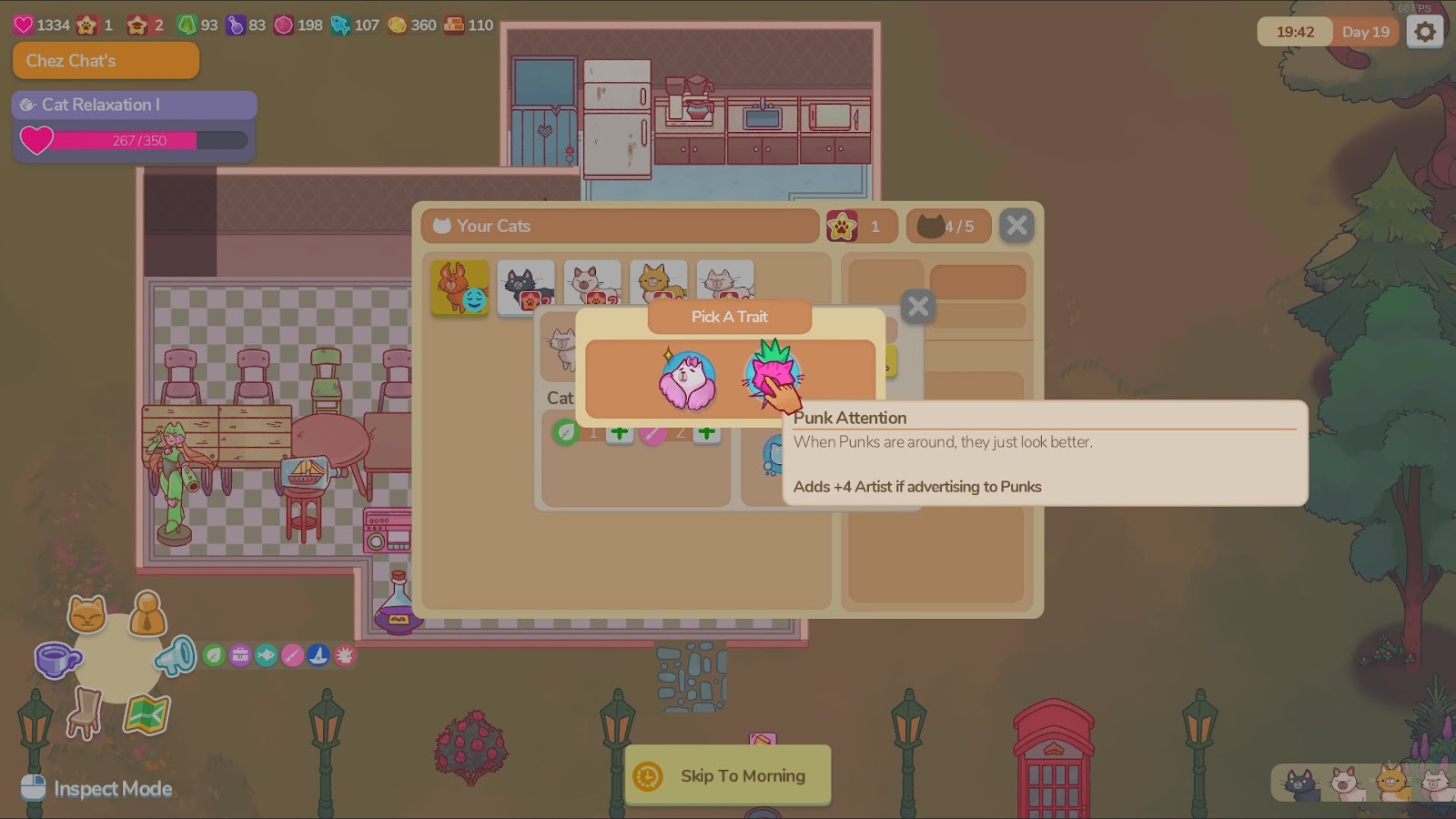Open the furniture chair menu
The width and height of the screenshot is (1456, 819).
85,713
